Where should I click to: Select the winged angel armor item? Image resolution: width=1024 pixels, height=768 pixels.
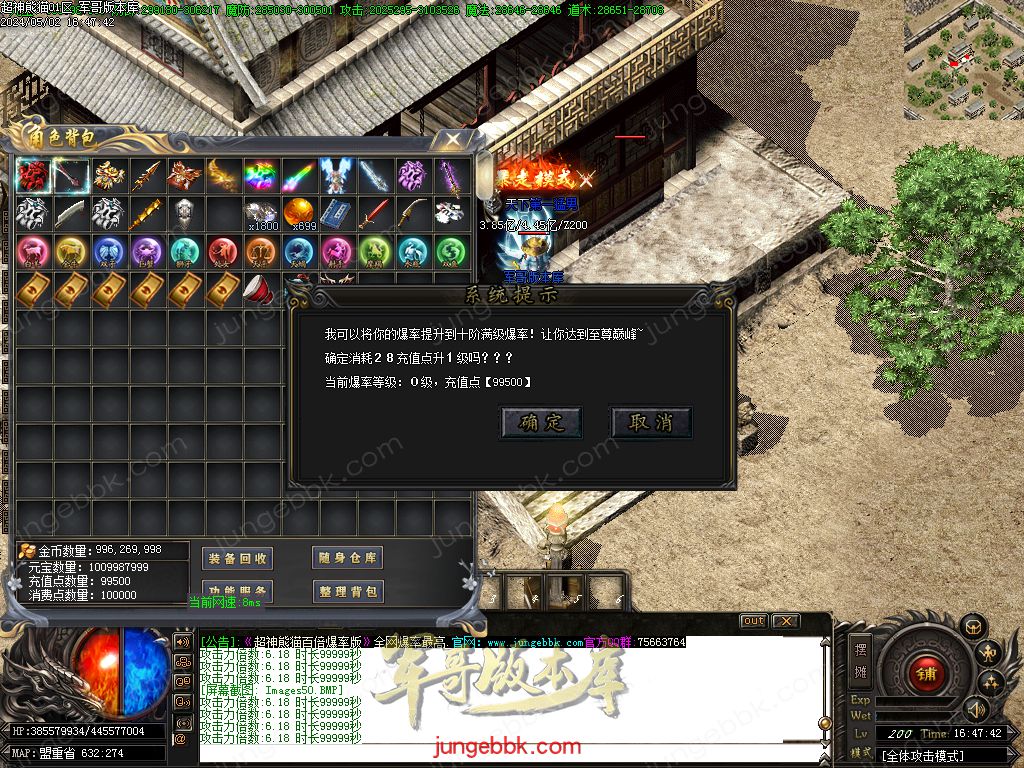[x=337, y=176]
